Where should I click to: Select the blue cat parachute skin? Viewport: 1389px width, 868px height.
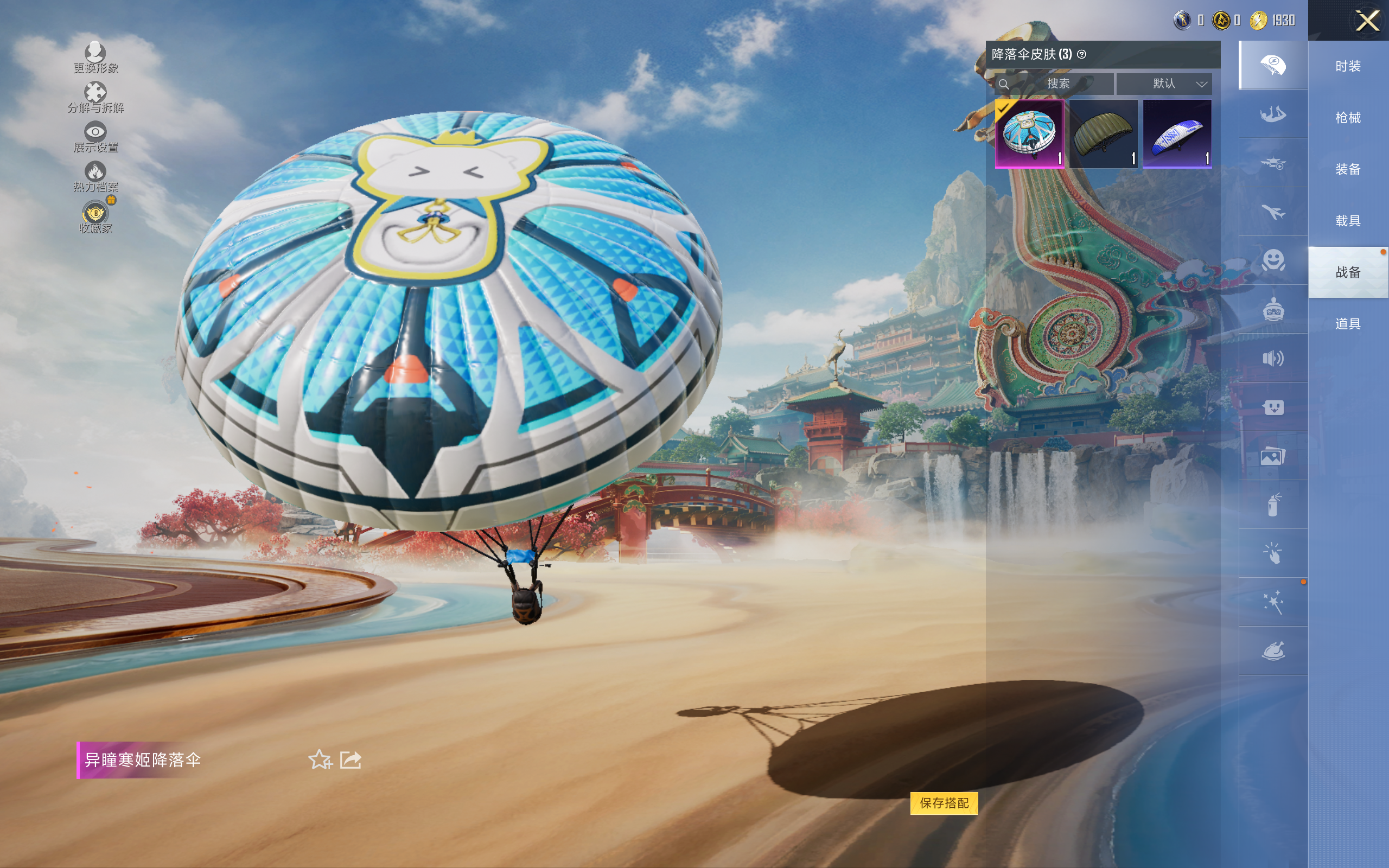1029,133
